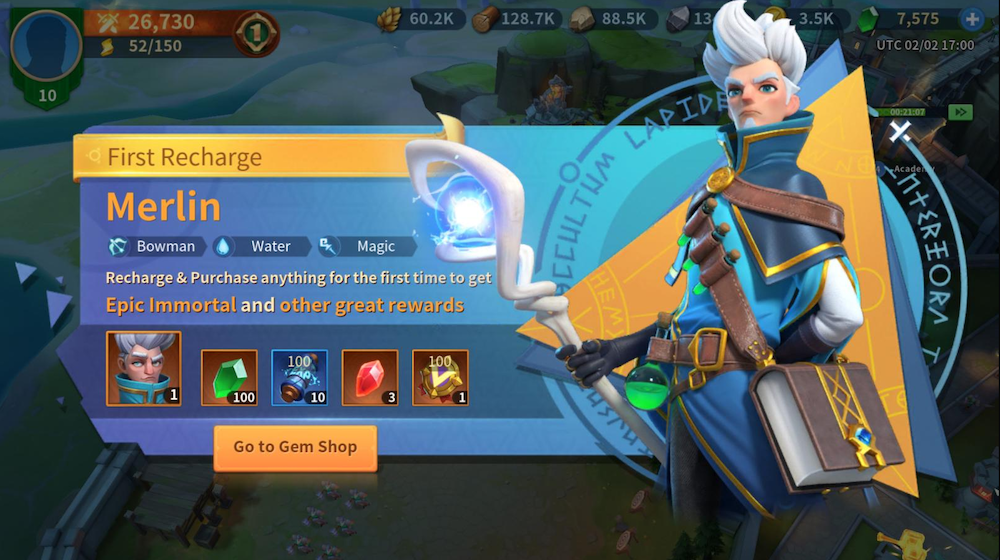Click the green speed-up arrows button
Image resolution: width=1000 pixels, height=560 pixels.
(x=961, y=112)
